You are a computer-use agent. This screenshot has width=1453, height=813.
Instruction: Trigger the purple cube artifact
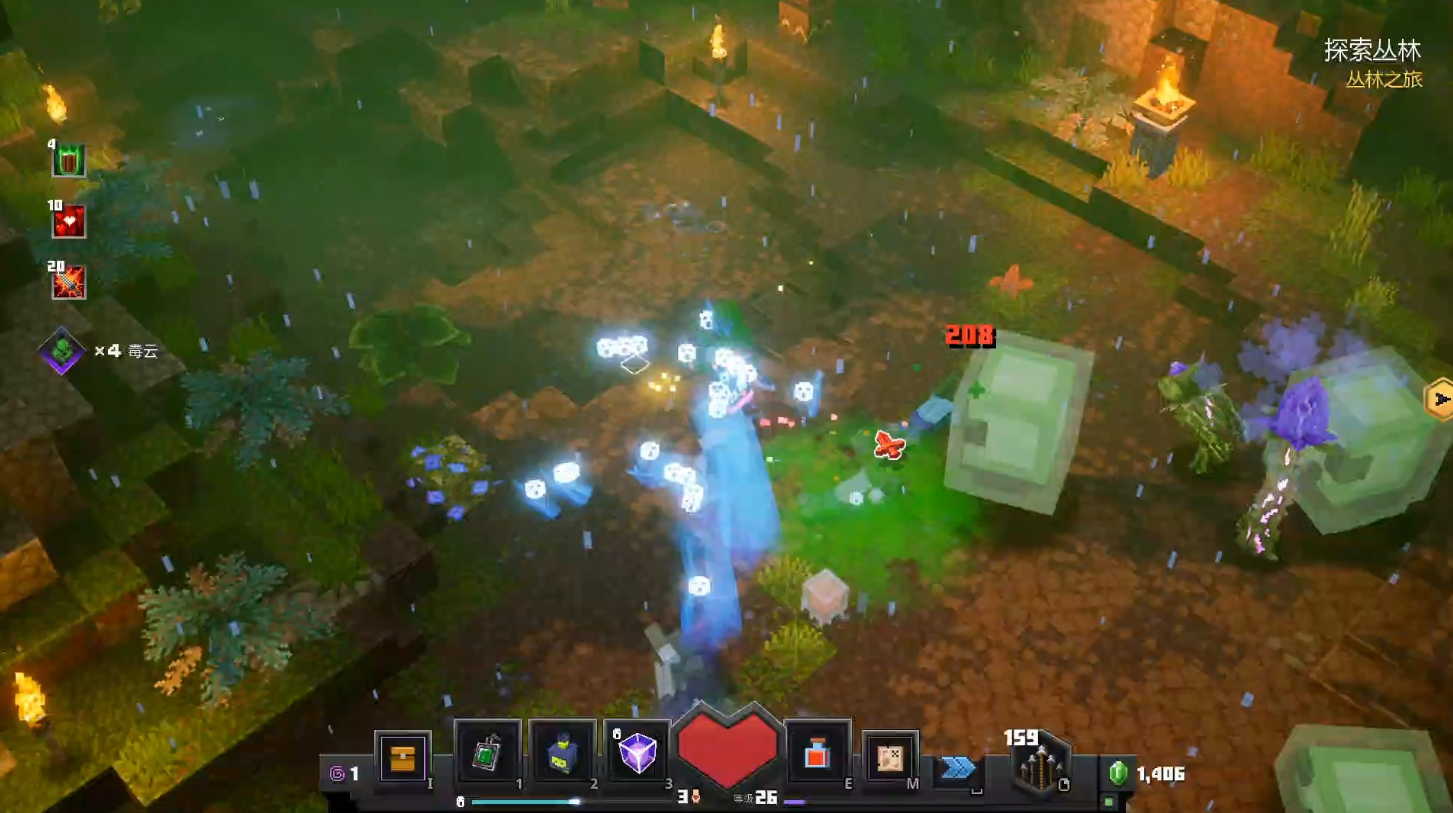[637, 753]
